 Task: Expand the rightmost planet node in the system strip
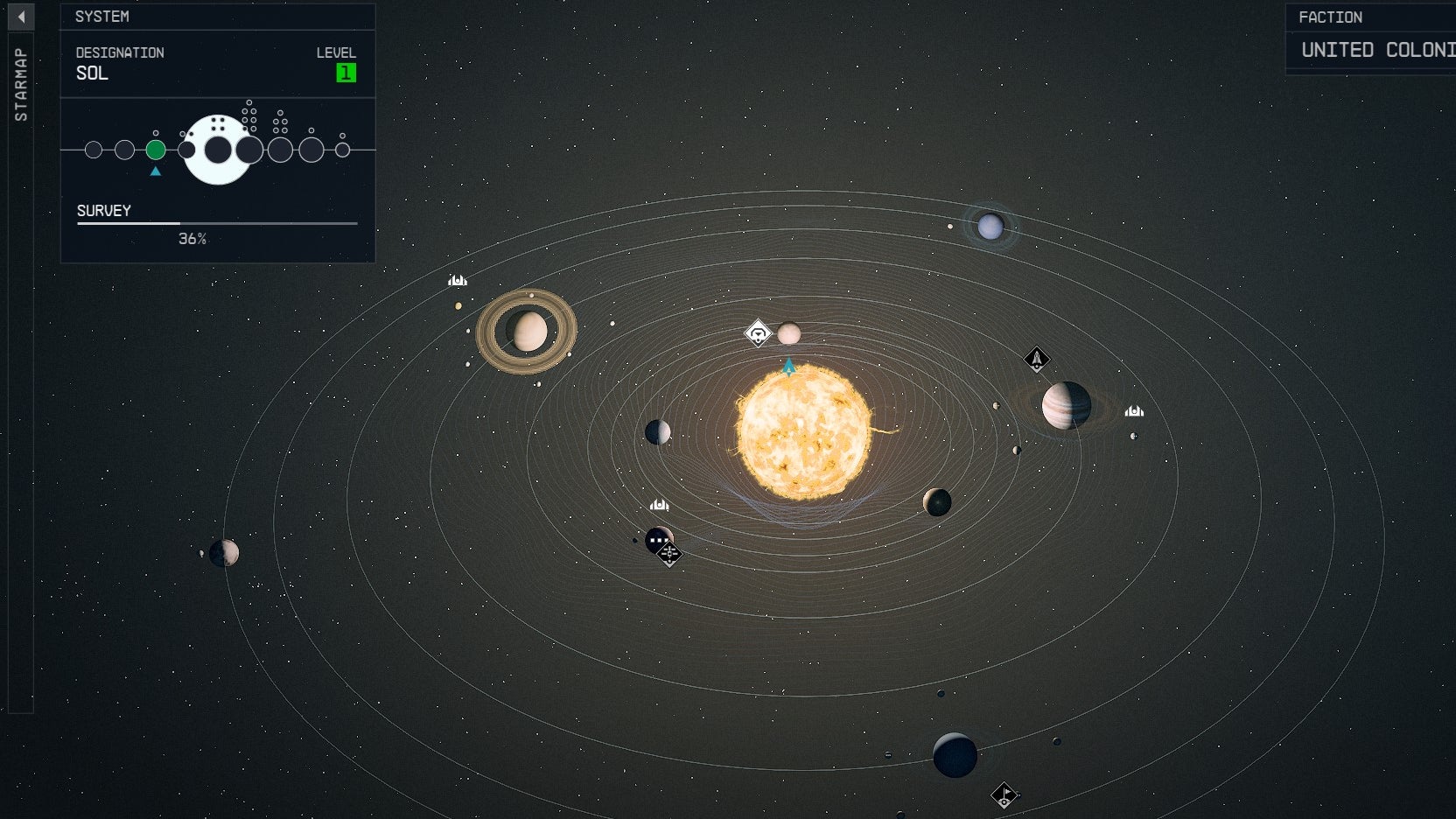341,150
